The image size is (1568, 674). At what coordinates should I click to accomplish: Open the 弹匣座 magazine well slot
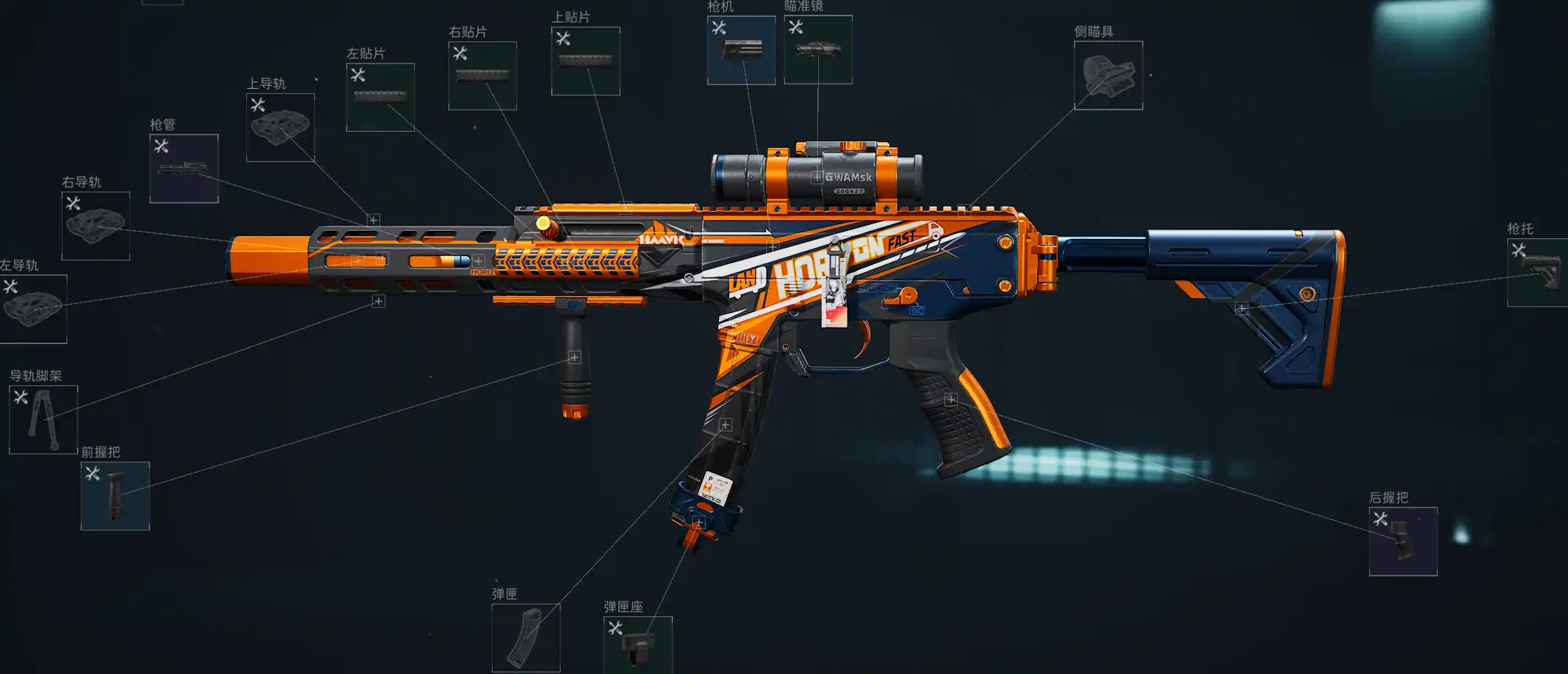(x=638, y=644)
